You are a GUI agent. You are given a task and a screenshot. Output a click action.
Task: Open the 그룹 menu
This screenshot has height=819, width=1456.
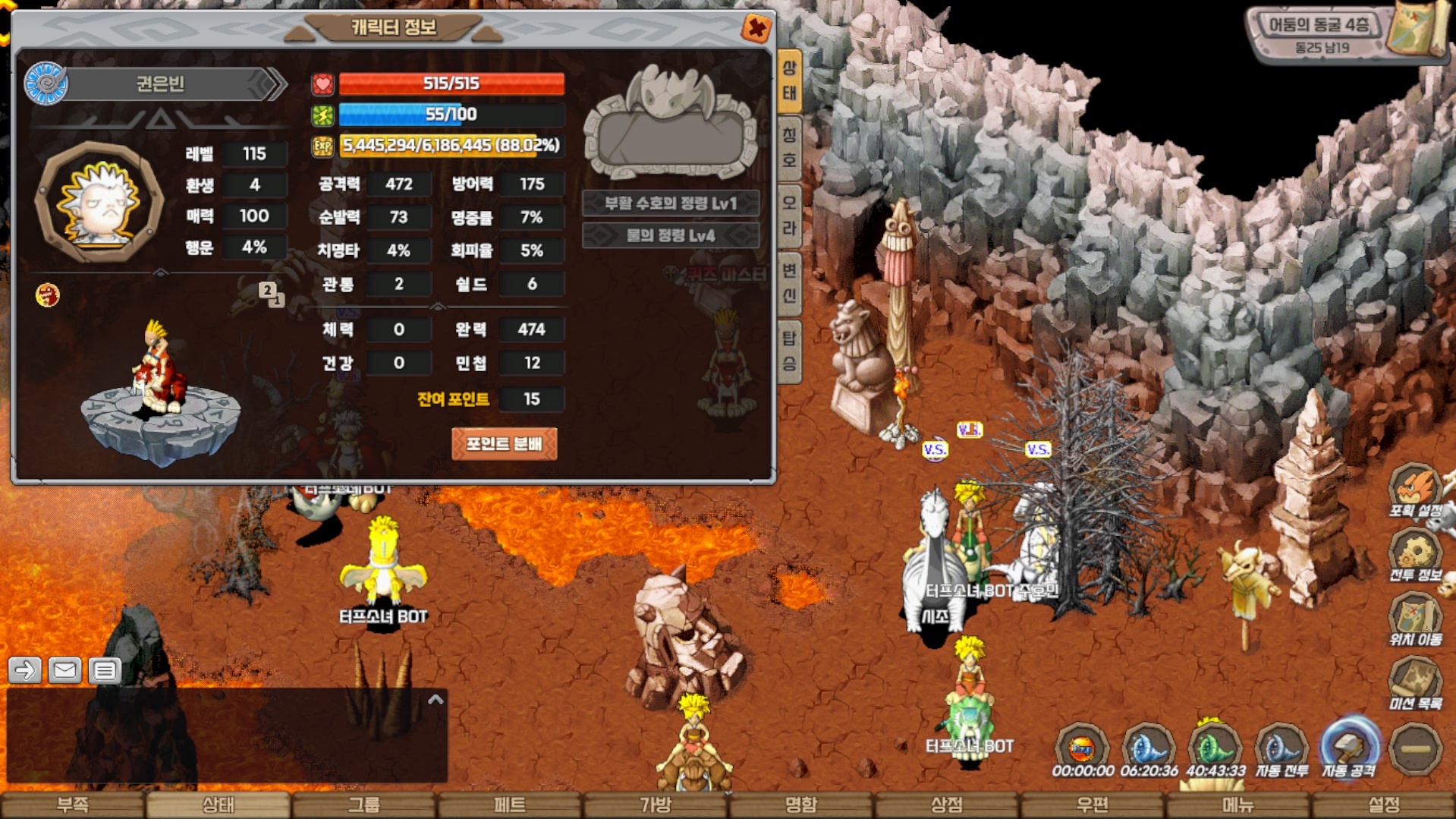click(363, 805)
